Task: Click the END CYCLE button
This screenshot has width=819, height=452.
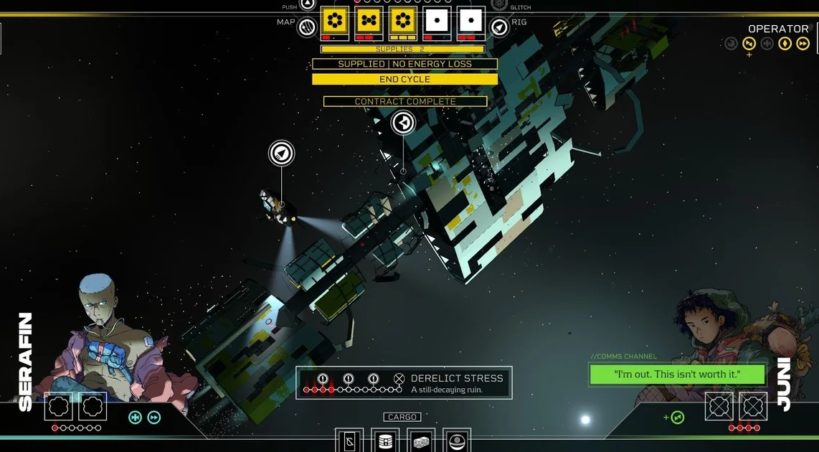Action: tap(404, 79)
